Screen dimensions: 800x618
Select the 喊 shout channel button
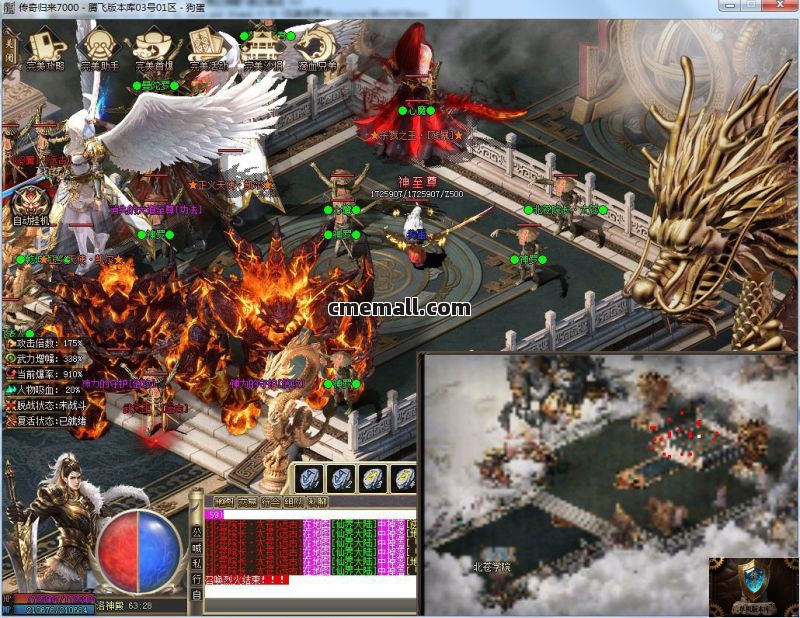(196, 549)
